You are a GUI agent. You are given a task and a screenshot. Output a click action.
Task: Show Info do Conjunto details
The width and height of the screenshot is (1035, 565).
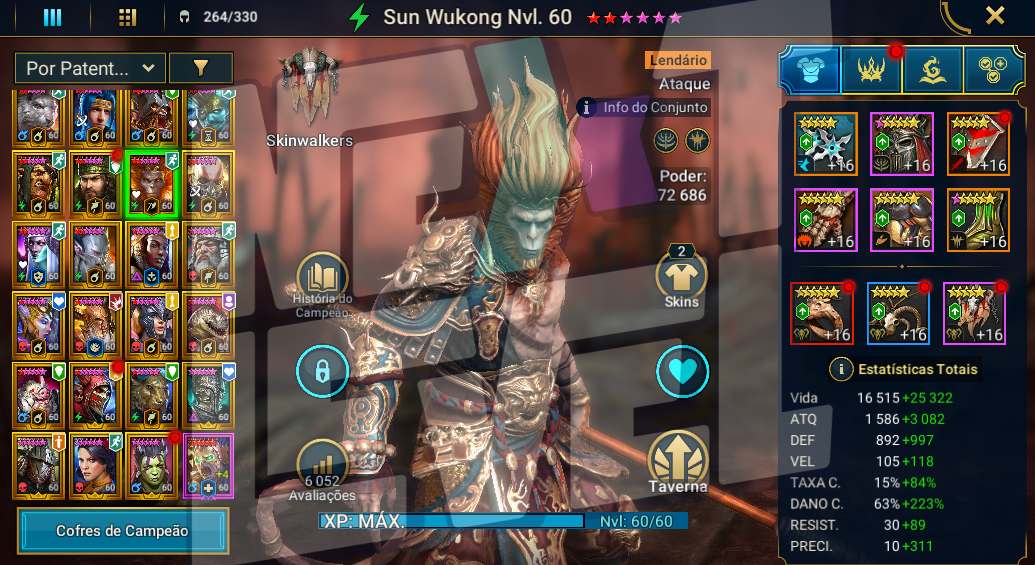[x=644, y=107]
